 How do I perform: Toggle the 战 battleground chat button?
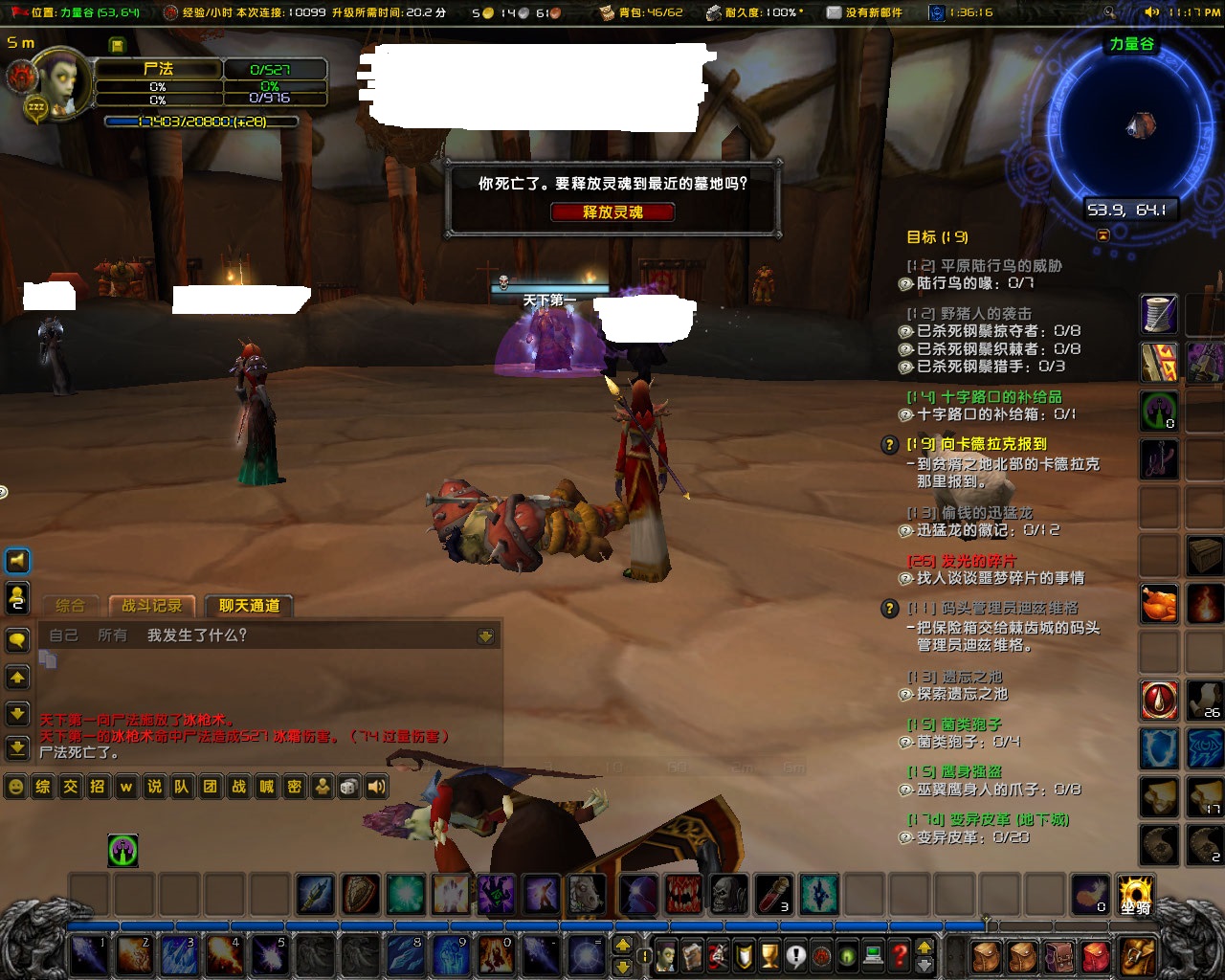click(x=237, y=787)
